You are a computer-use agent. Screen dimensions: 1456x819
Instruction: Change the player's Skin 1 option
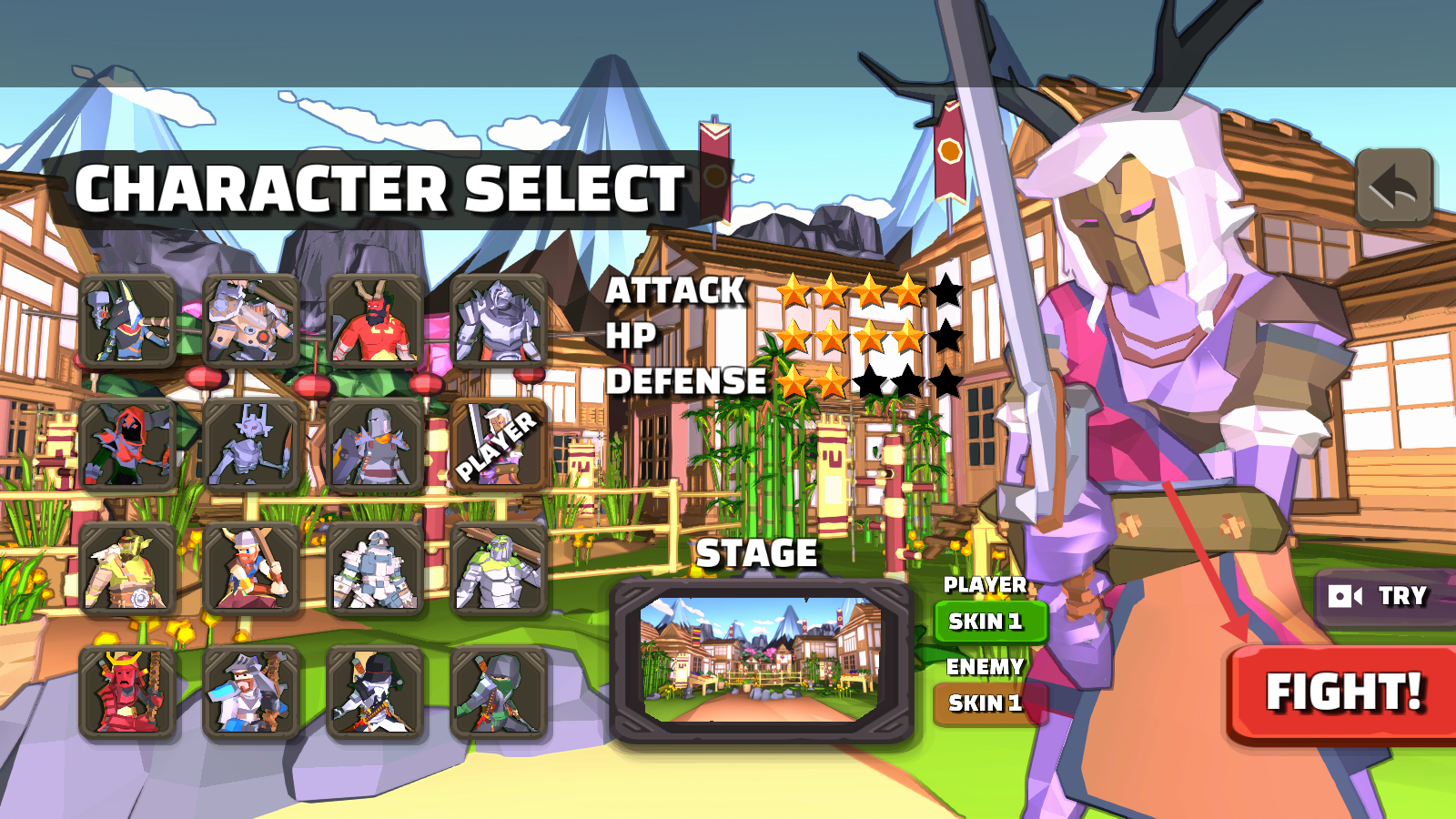(990, 622)
